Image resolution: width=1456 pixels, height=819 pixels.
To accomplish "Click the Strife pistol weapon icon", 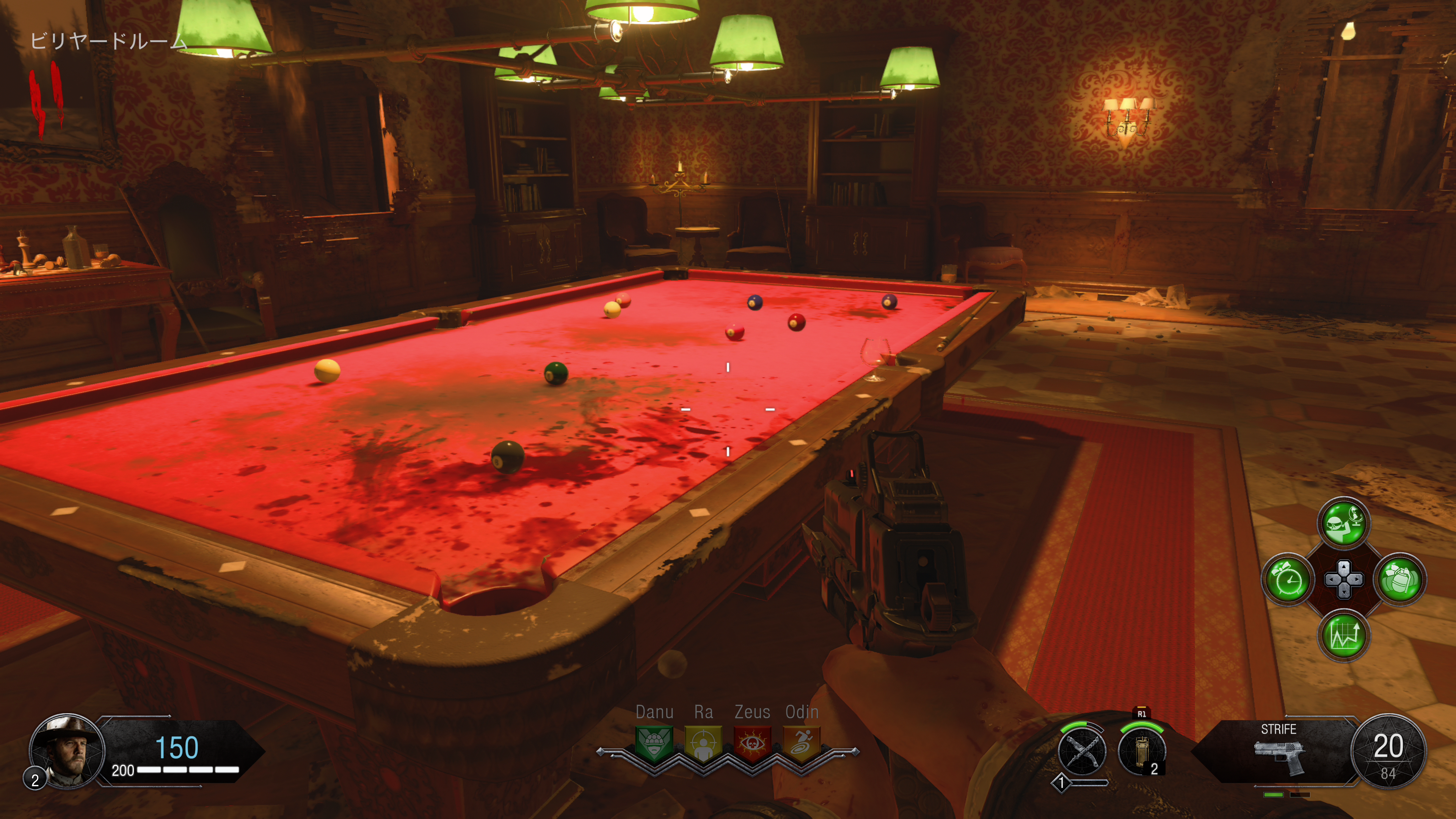I will (x=1280, y=758).
